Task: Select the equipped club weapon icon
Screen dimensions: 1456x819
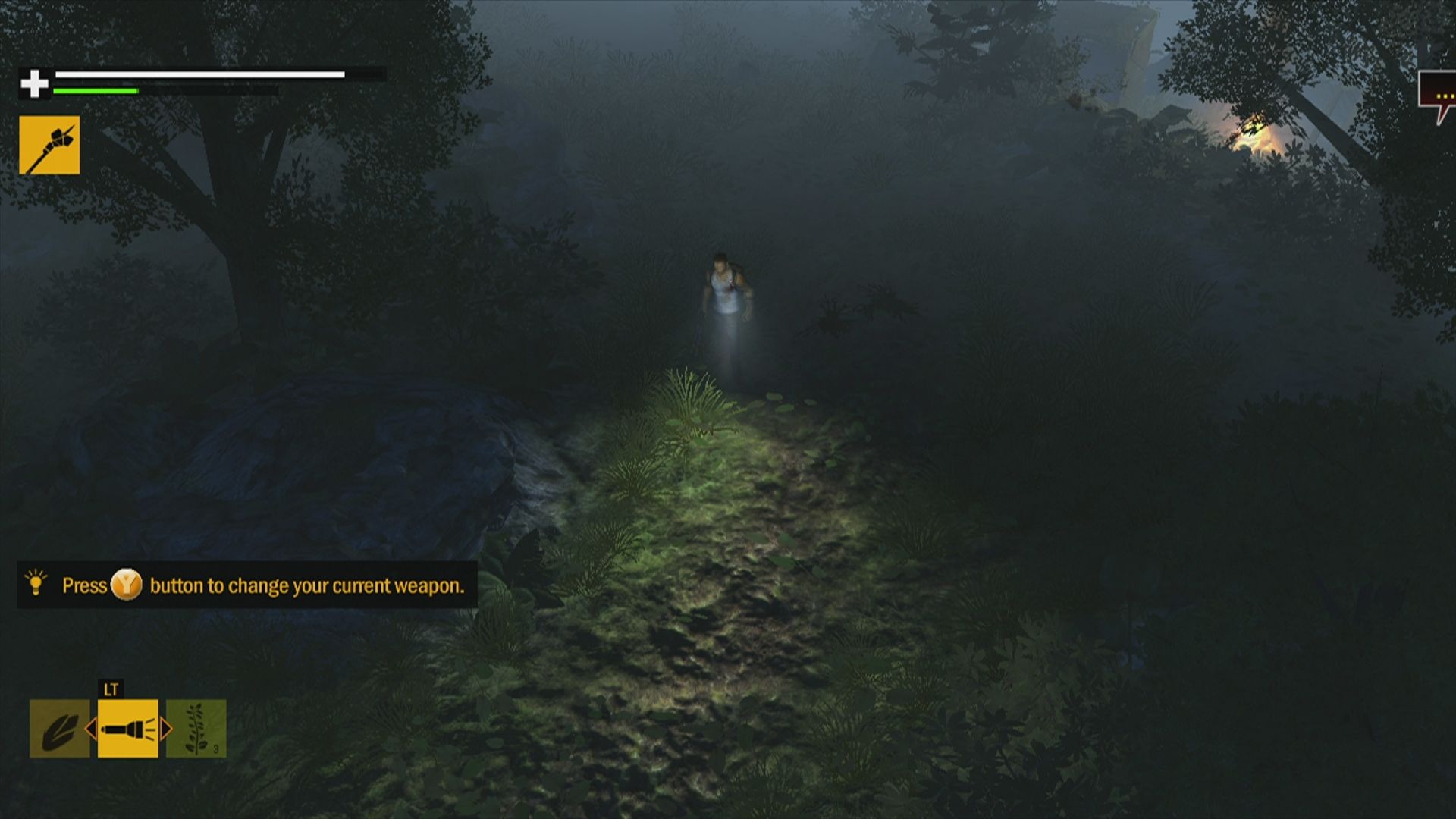Action: (49, 143)
